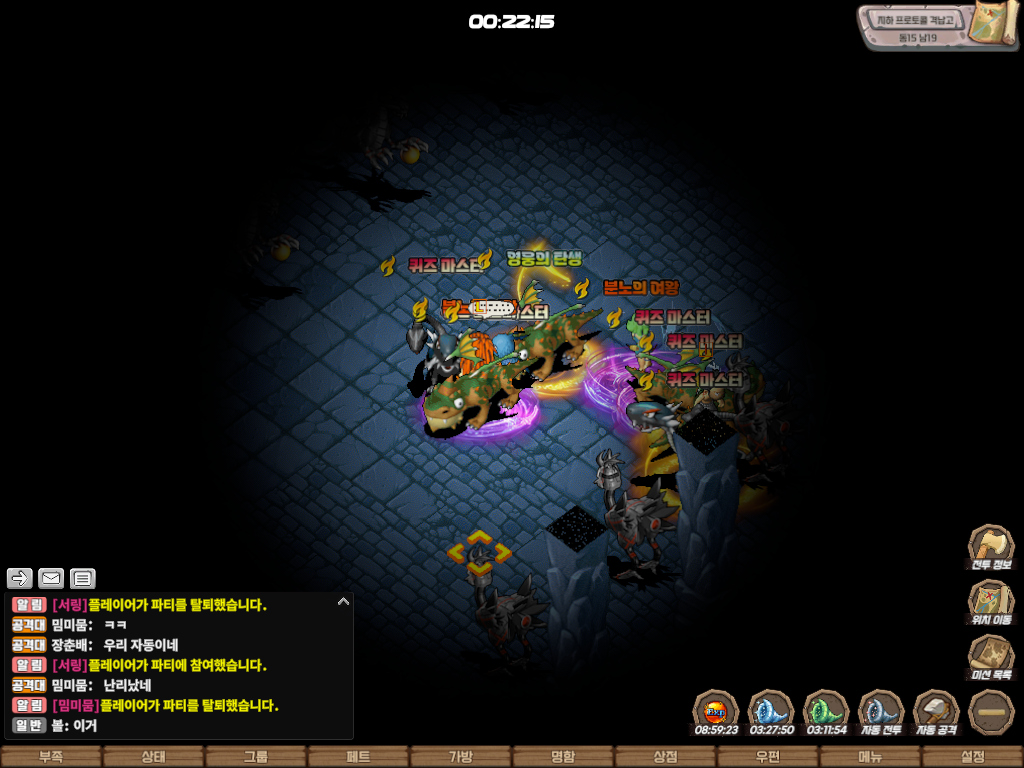Open the 부족 (tribe) menu
This screenshot has width=1024, height=768.
50,757
